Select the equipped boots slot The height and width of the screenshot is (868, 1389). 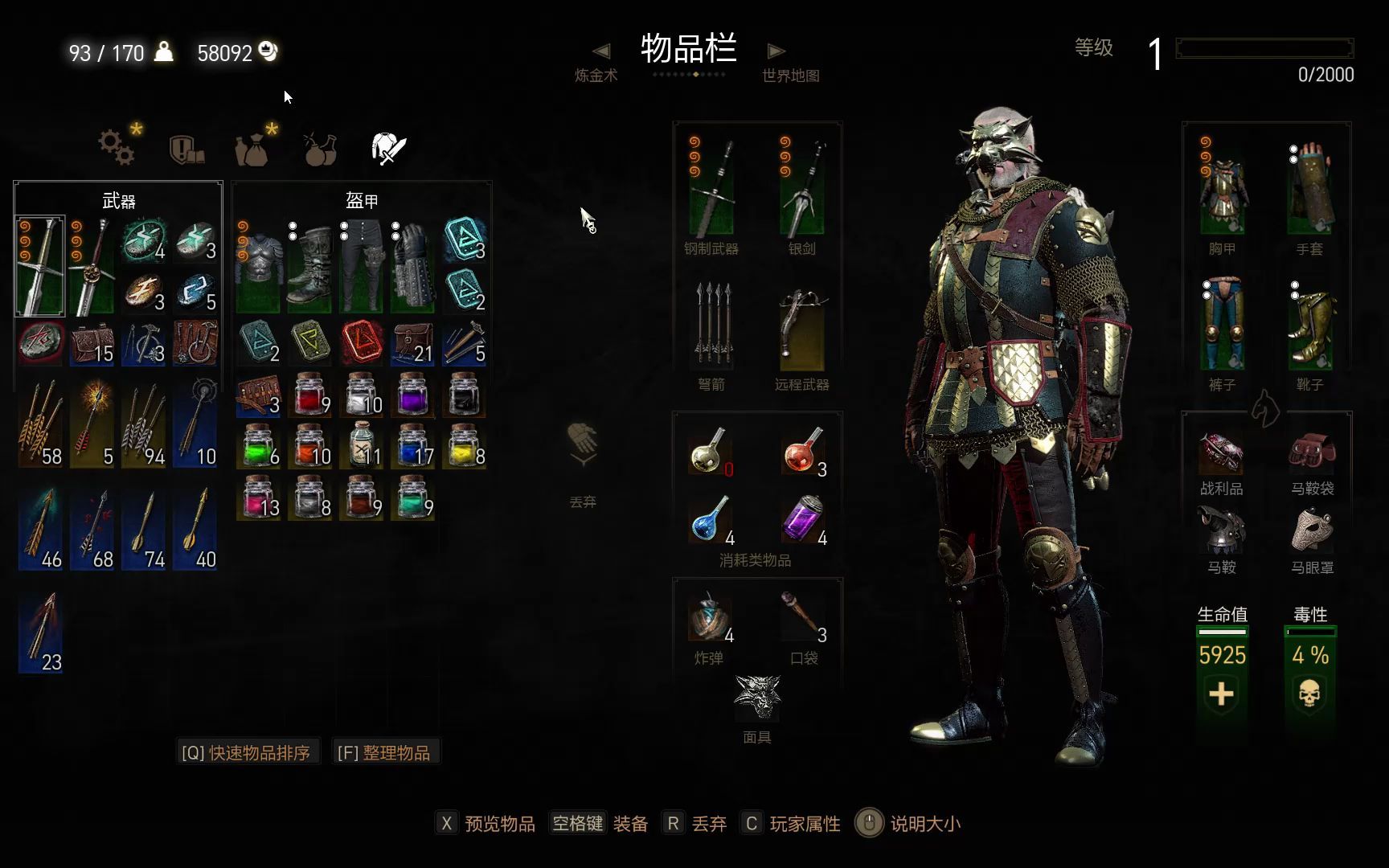(x=1309, y=325)
